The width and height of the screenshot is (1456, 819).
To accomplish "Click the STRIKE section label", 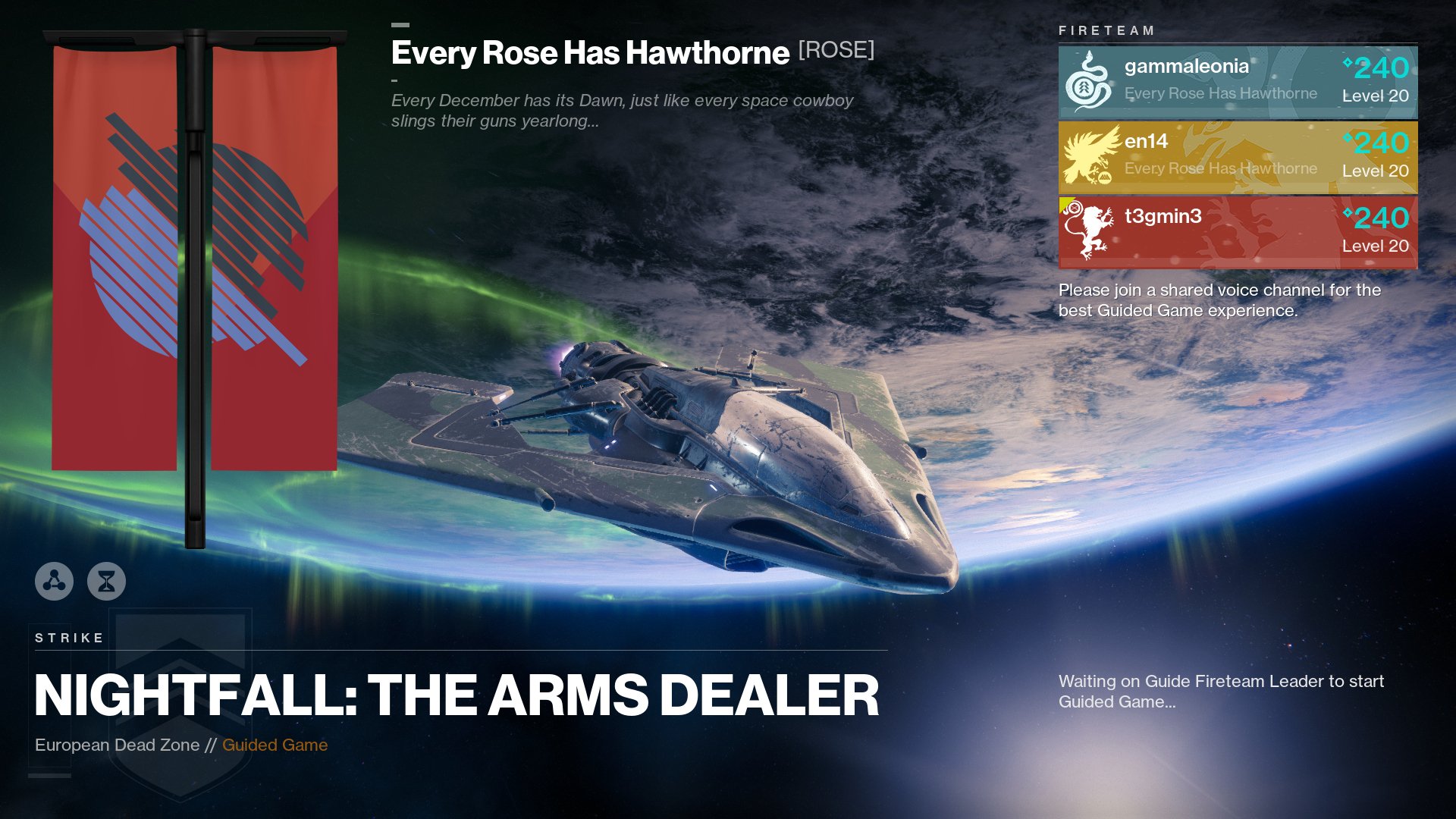I will pos(68,638).
